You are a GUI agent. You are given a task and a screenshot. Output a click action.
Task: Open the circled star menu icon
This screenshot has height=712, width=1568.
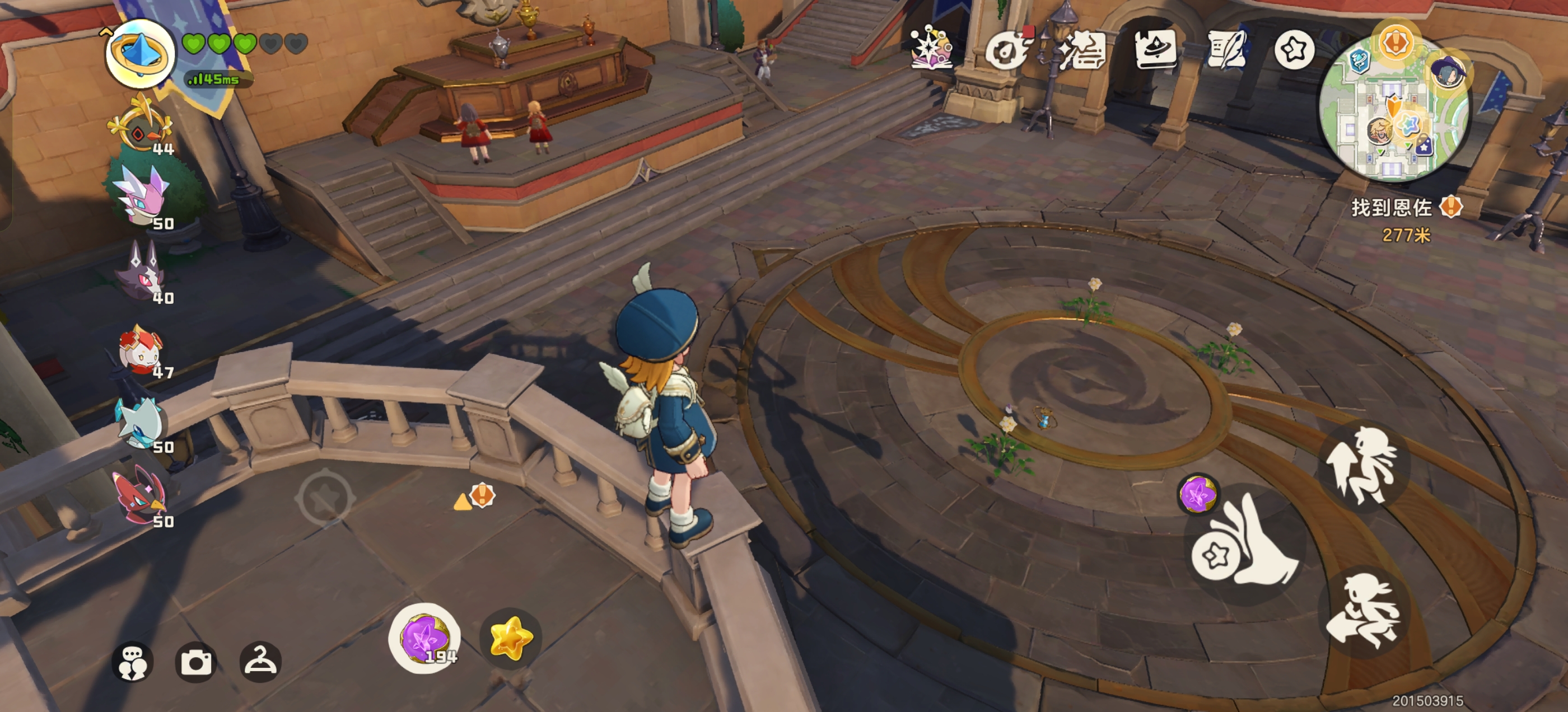[x=1294, y=50]
